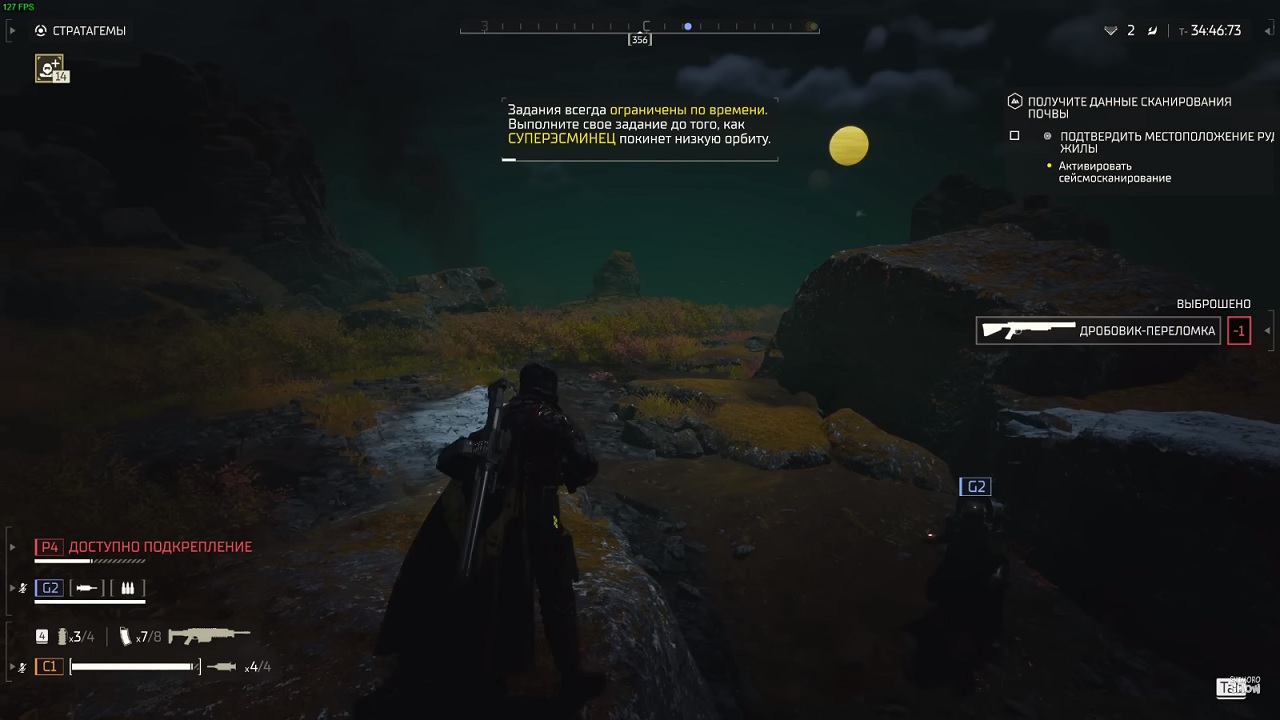Expand the P4 reinforcement row arrow
Viewport: 1280px width, 720px height.
click(x=12, y=547)
